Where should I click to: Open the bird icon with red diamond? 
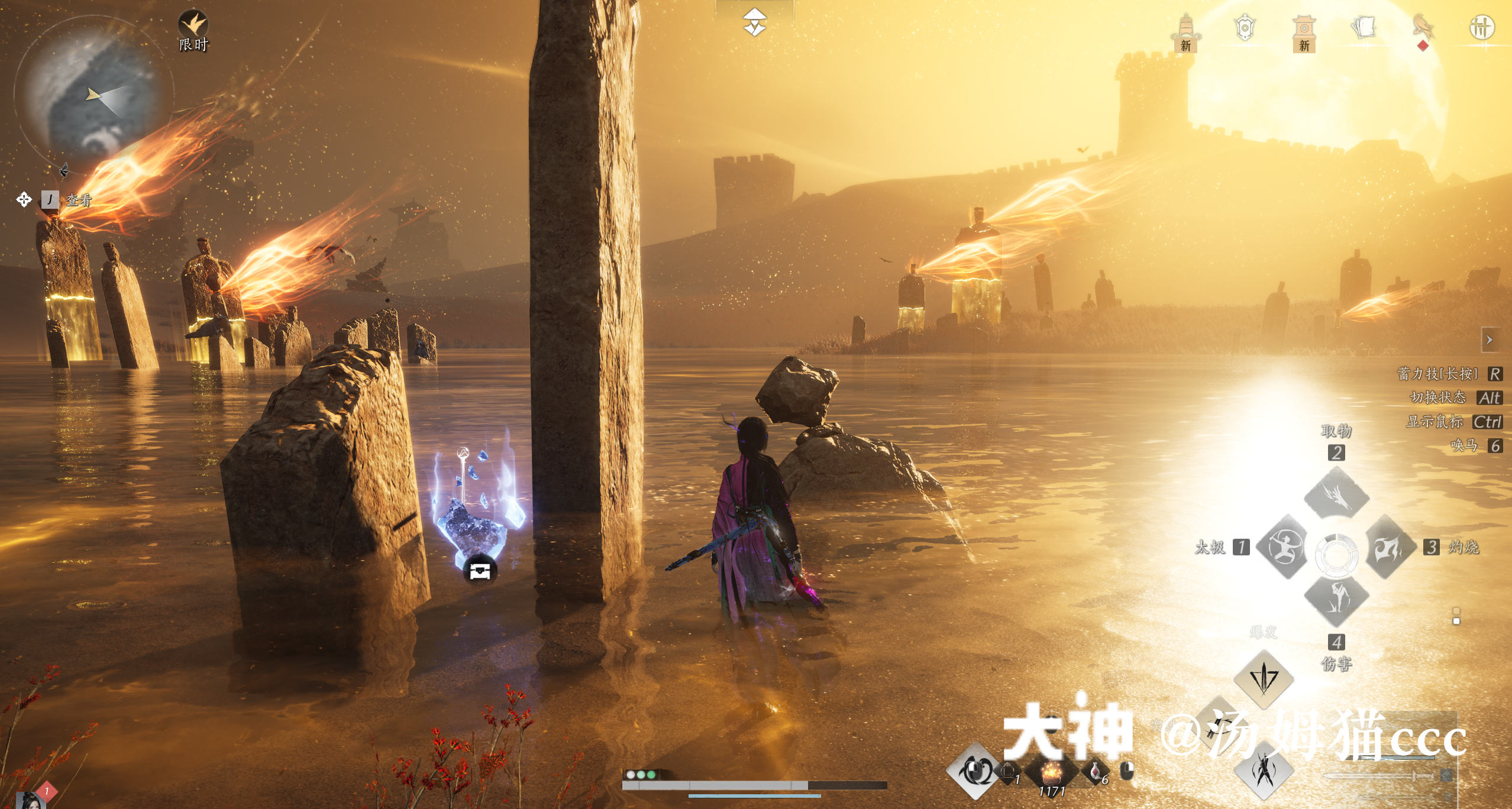point(1423,27)
